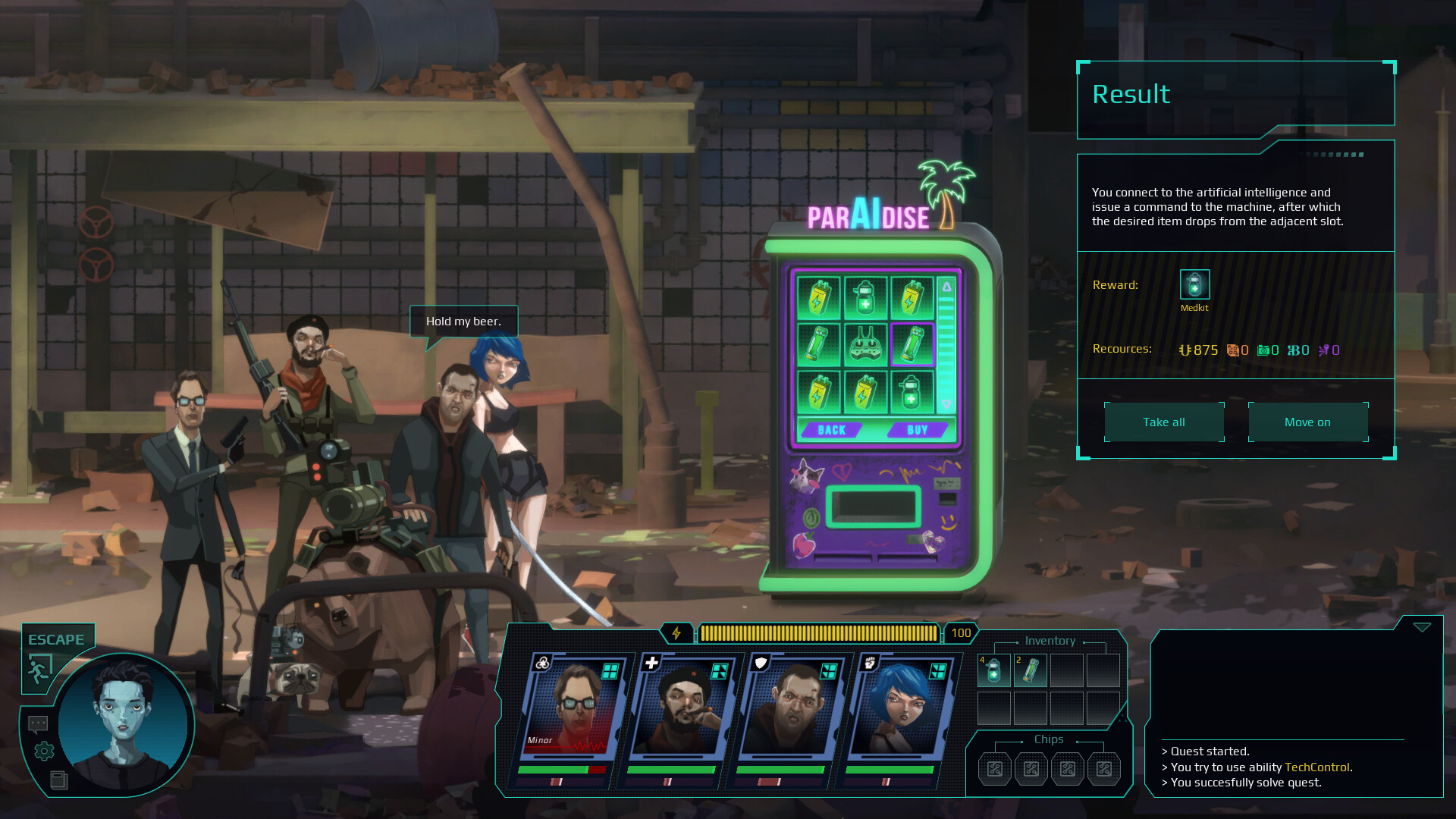Select the Medkit reward icon

(x=1194, y=285)
